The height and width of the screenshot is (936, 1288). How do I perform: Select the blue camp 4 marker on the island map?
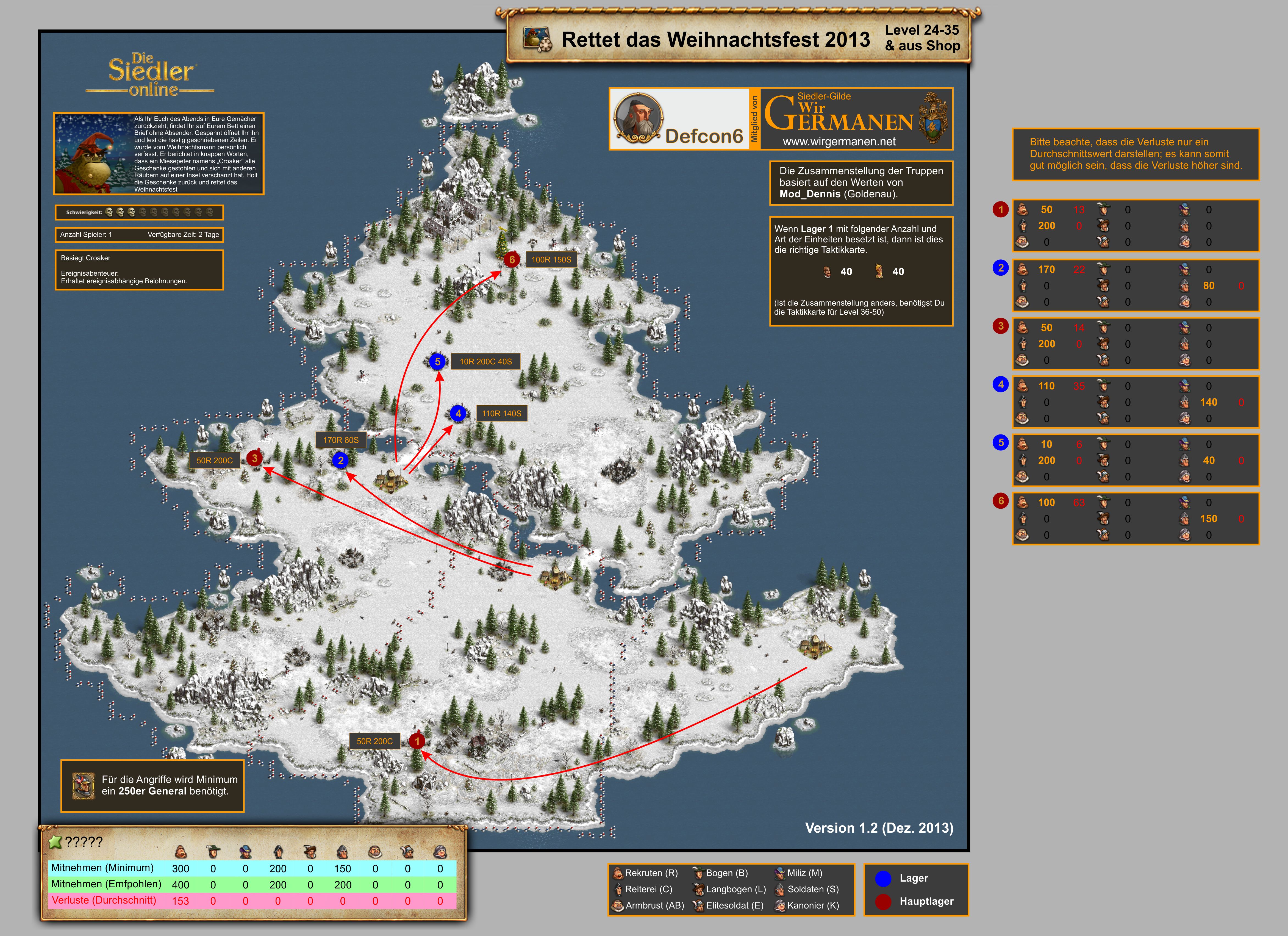(458, 414)
